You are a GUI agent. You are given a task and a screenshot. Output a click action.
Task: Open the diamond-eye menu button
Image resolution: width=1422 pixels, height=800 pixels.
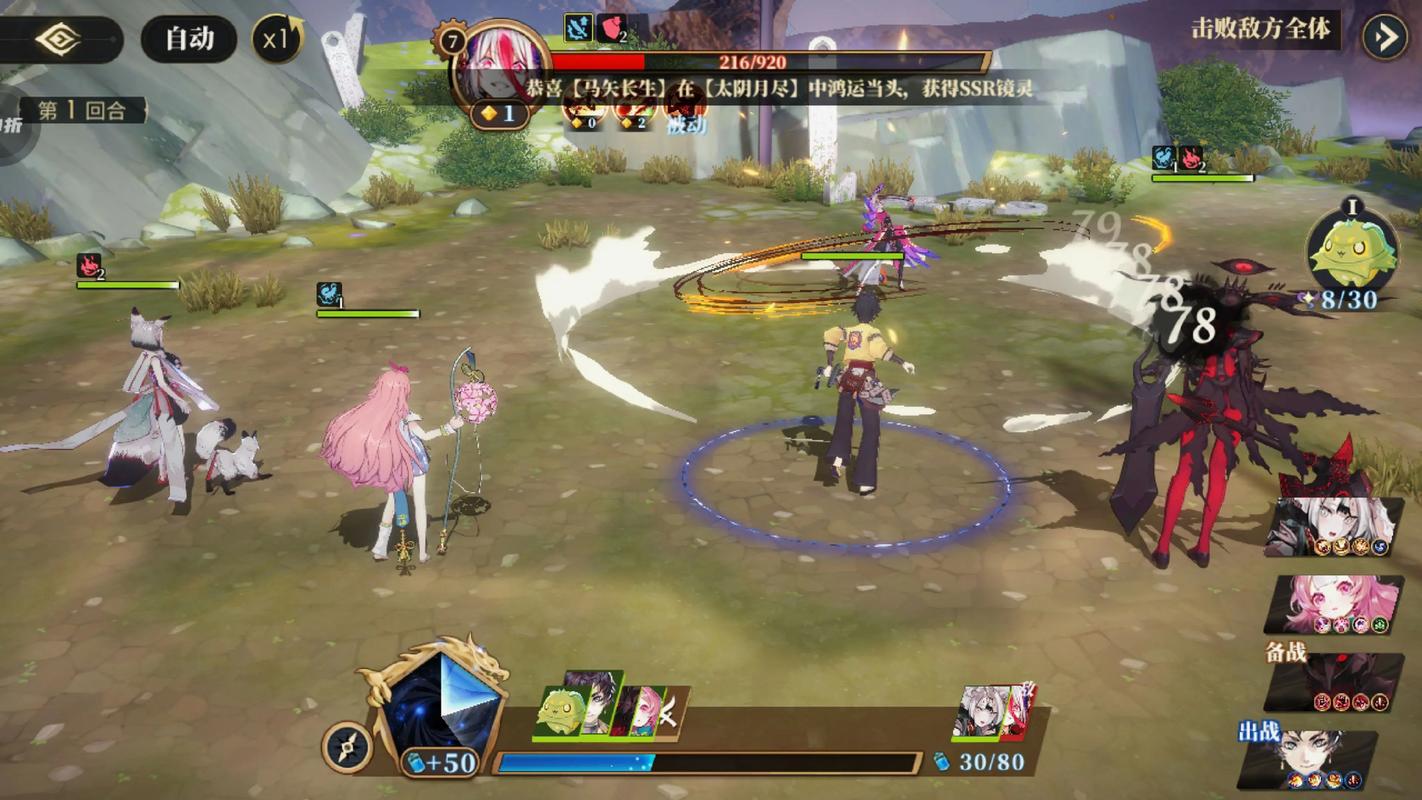58,40
